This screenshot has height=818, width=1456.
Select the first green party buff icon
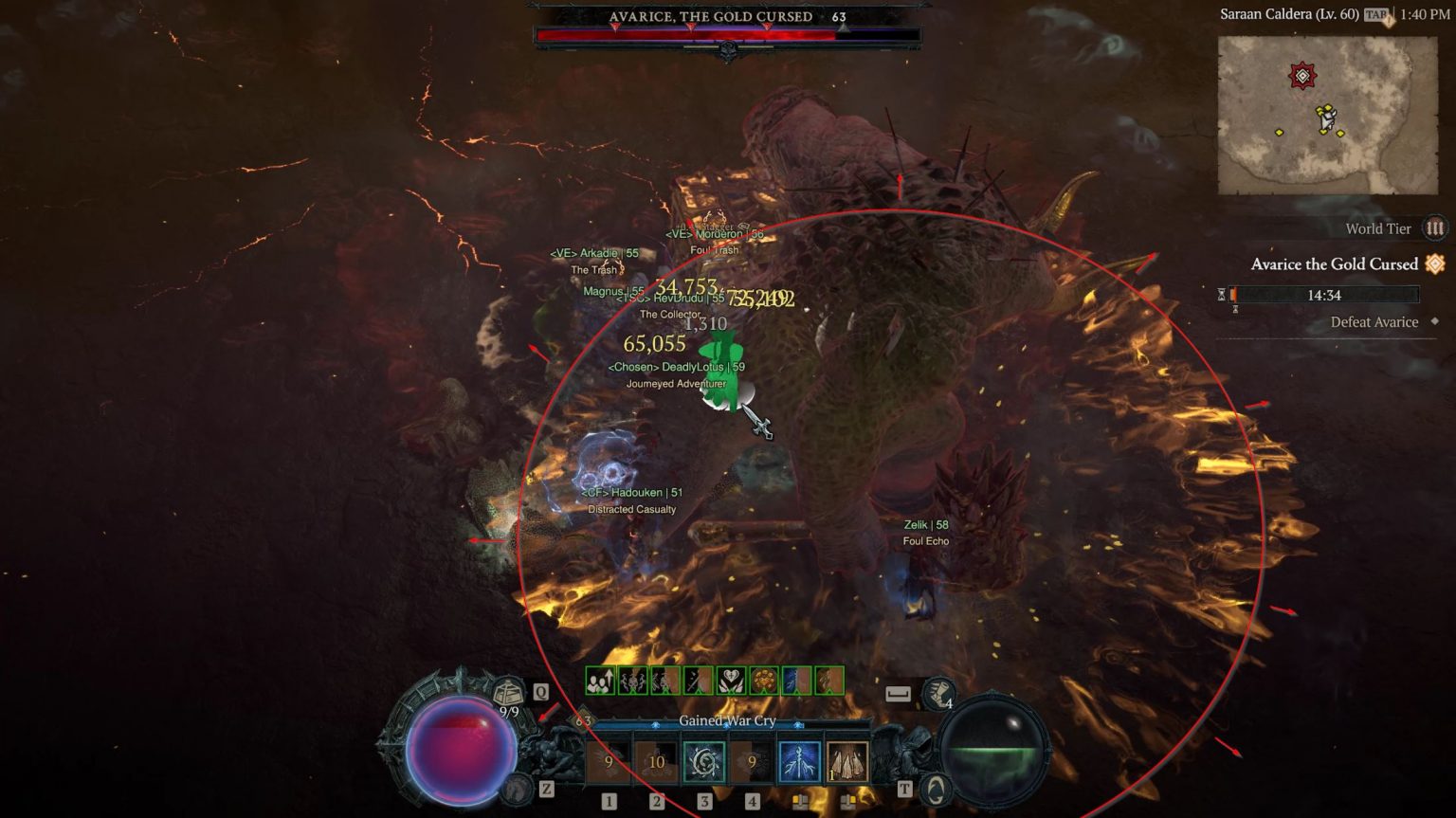coord(600,681)
